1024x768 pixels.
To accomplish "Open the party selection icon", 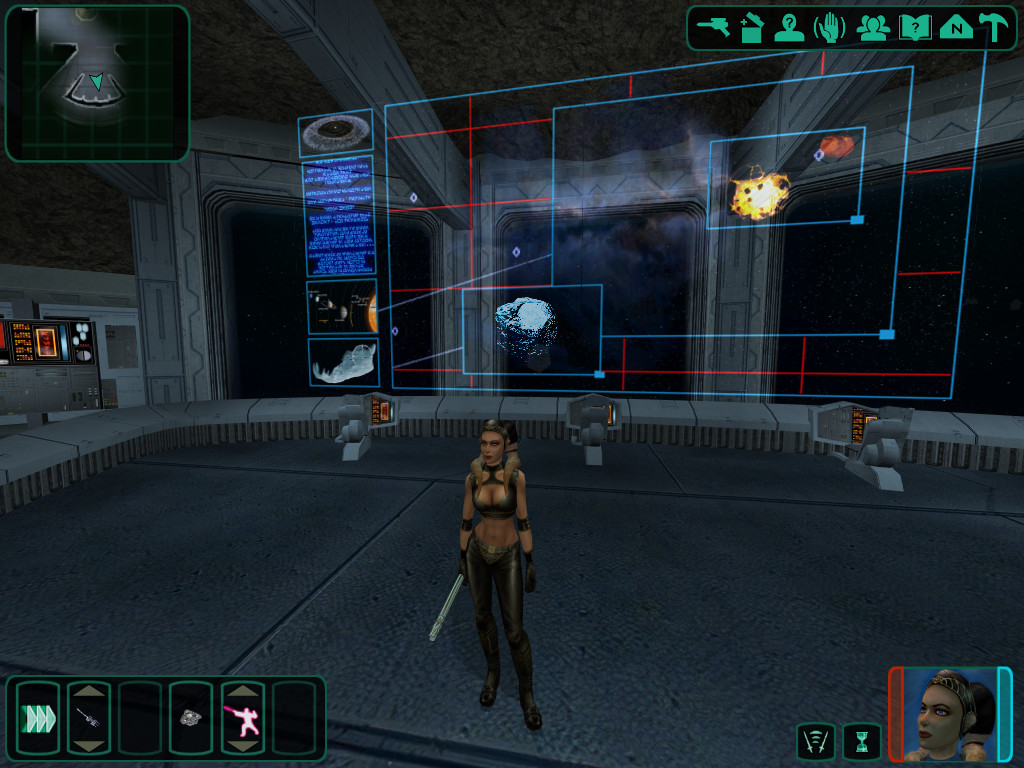I will pos(873,27).
